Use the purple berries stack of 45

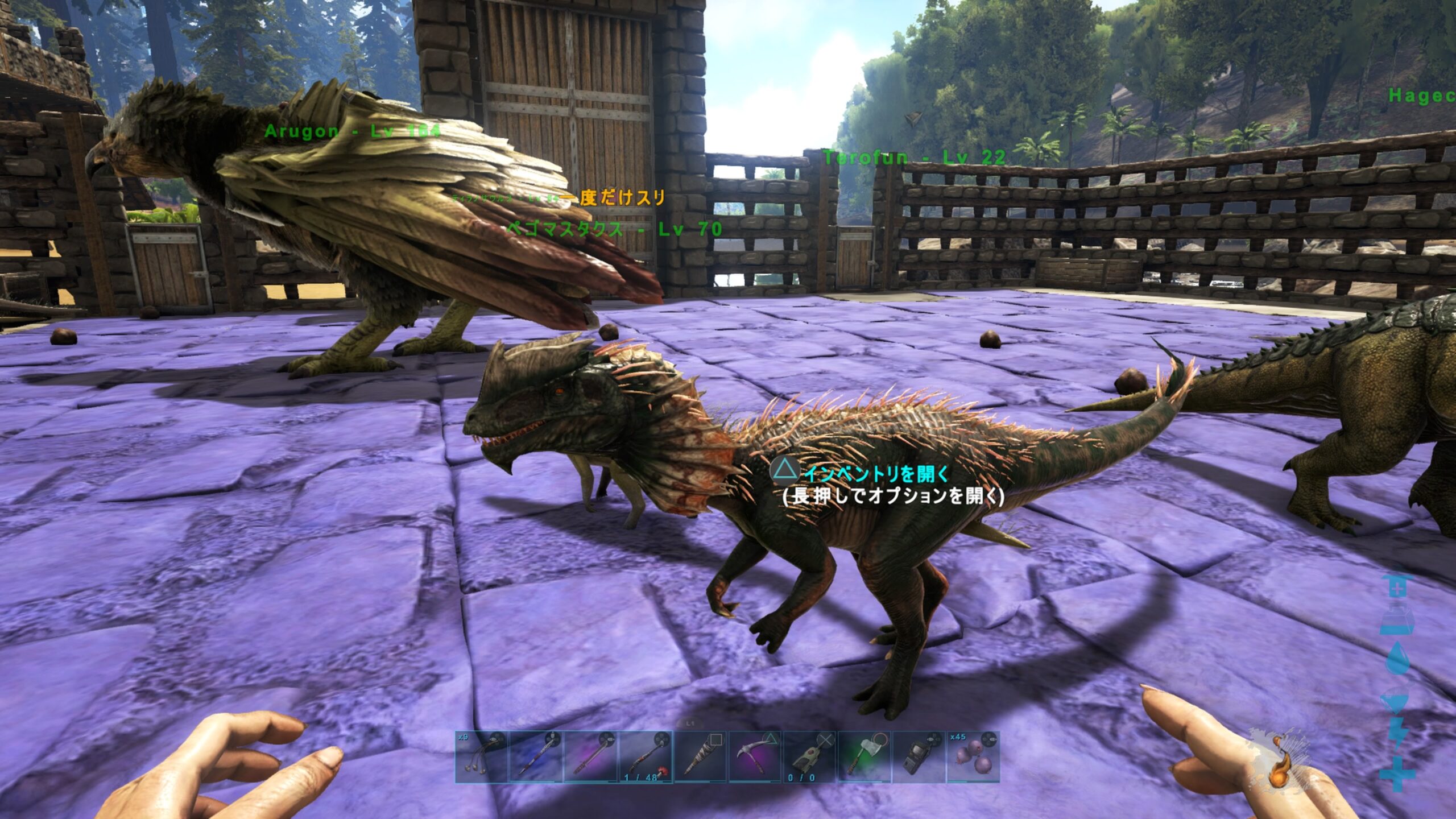click(x=973, y=757)
